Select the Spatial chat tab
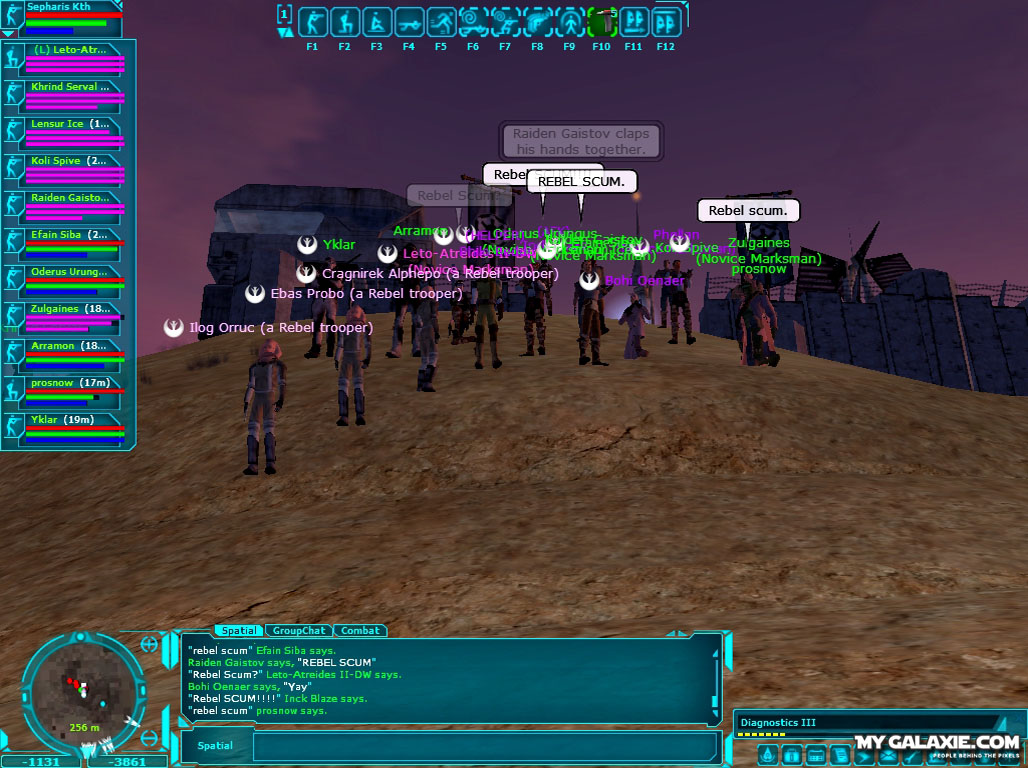Screen dimensions: 1028x768 point(239,631)
